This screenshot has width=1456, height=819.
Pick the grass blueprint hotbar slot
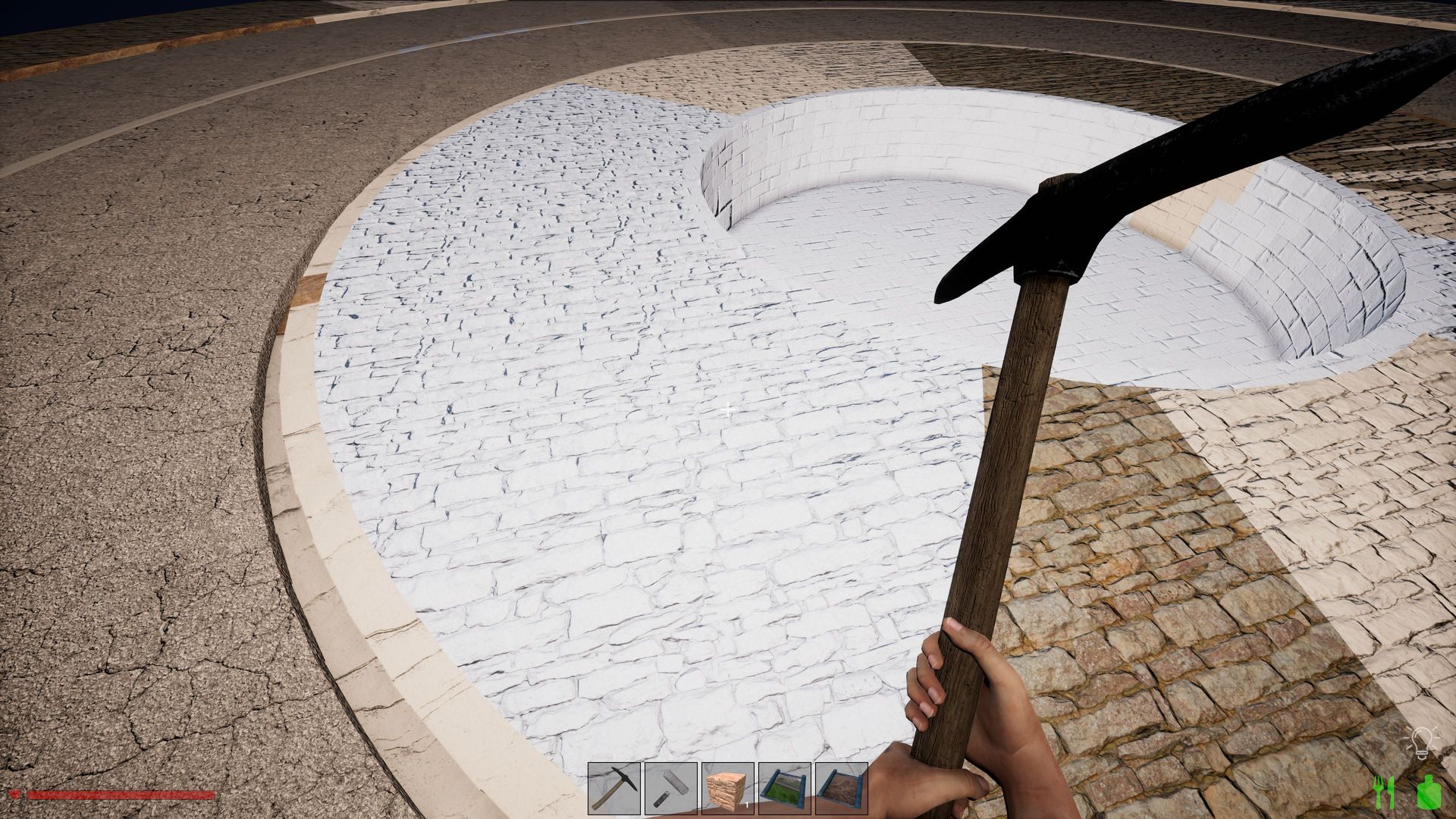point(785,789)
